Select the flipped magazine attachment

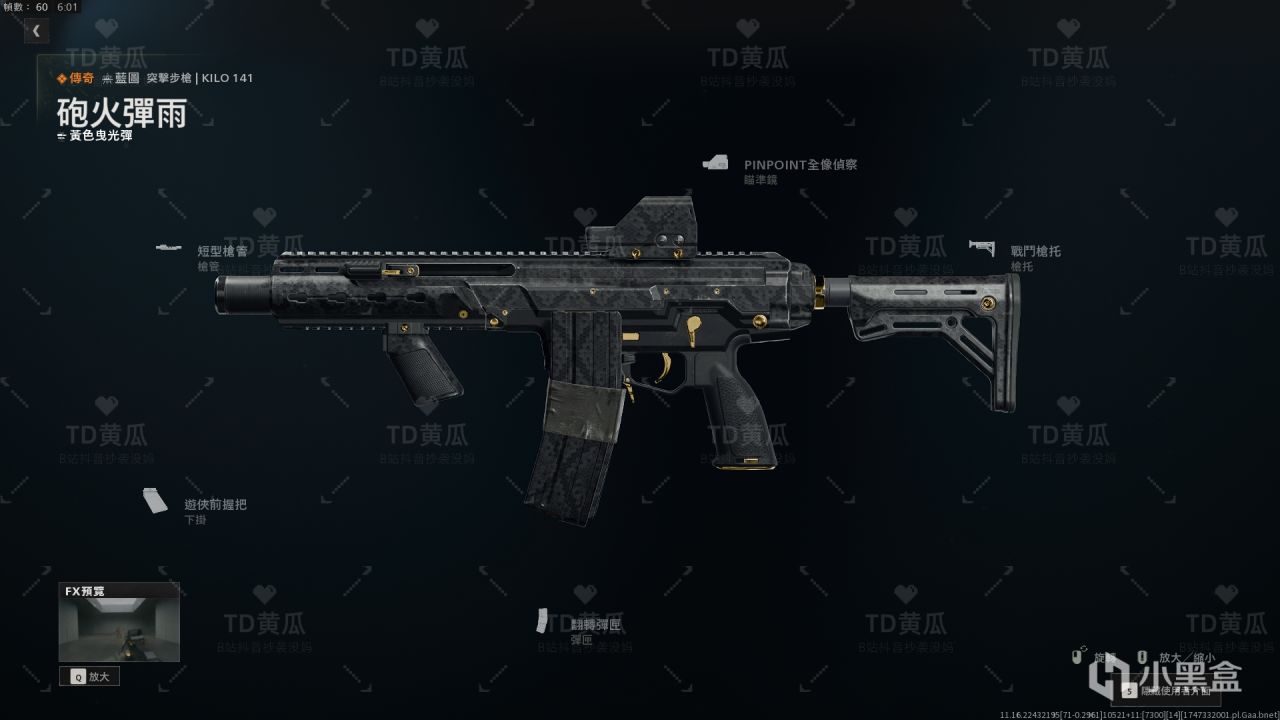(595, 625)
